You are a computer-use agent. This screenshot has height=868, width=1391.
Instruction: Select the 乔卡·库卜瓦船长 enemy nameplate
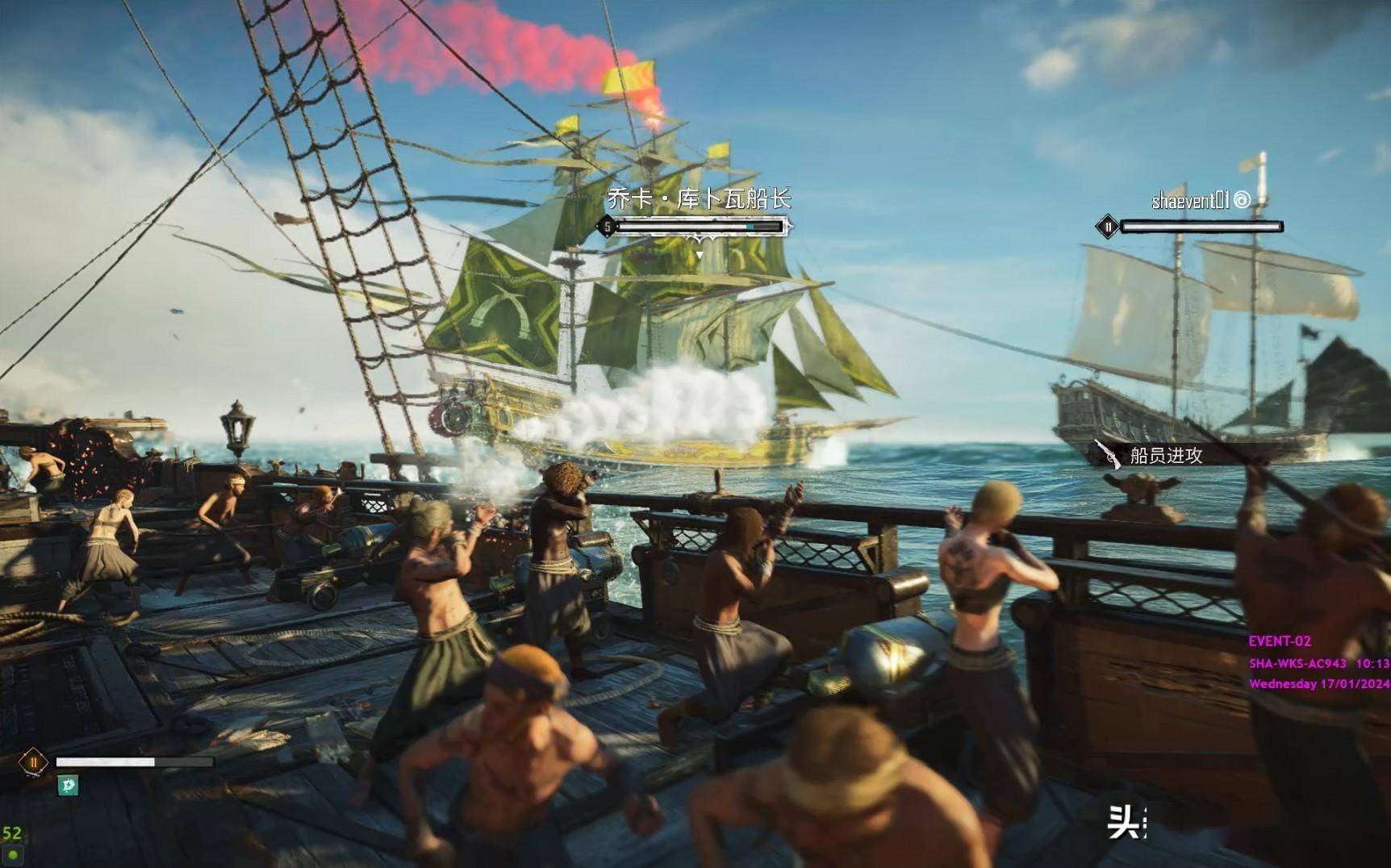click(x=699, y=198)
